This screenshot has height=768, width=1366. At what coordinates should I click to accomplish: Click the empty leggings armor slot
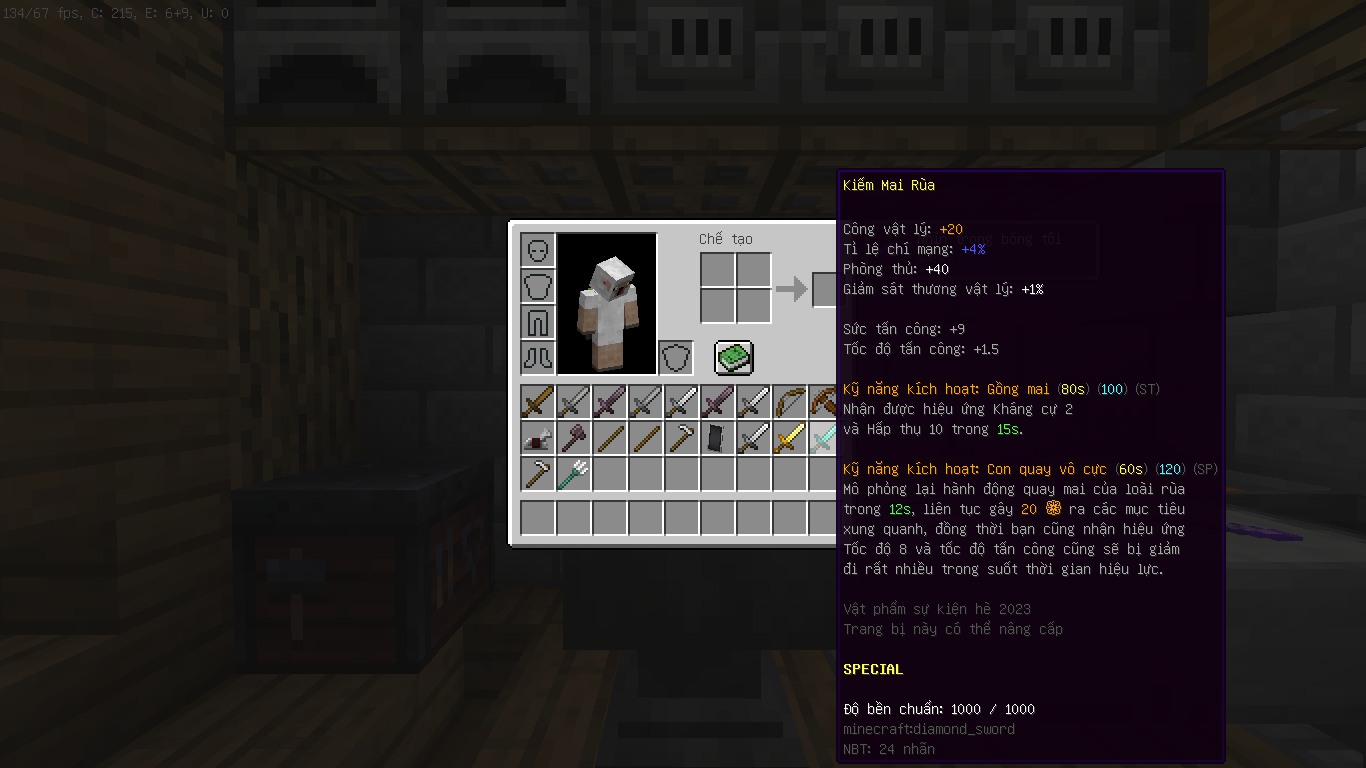point(538,322)
